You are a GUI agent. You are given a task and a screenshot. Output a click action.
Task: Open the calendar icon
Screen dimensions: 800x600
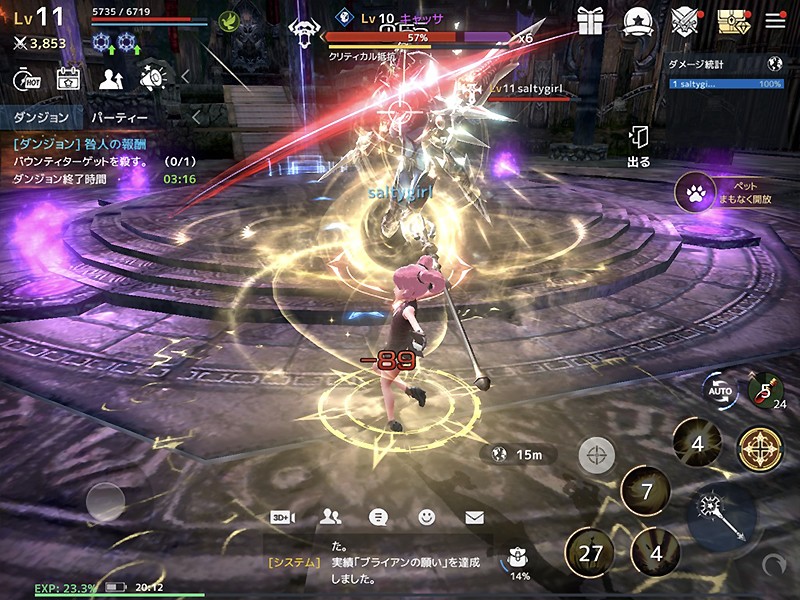tap(68, 78)
